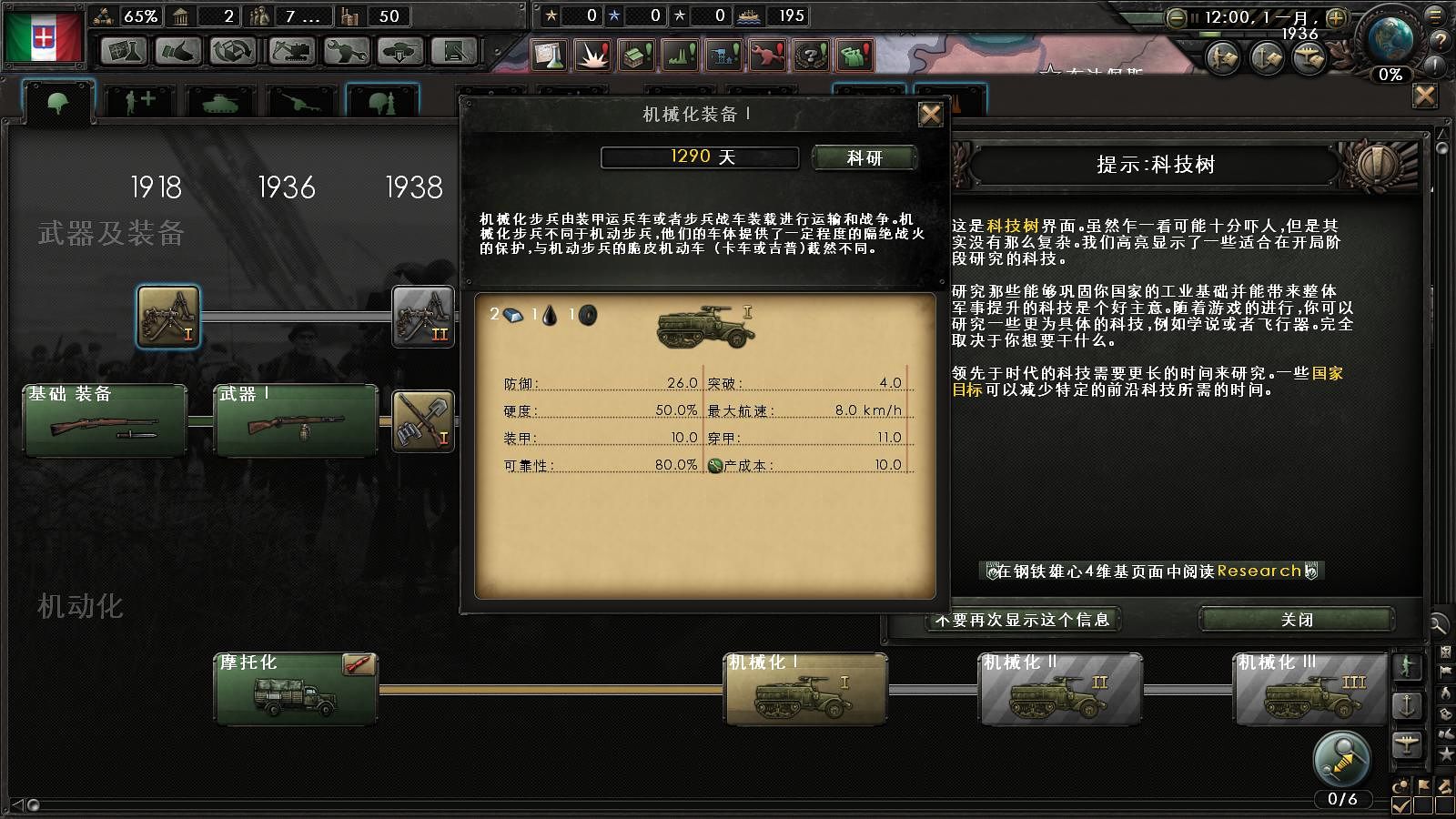Image resolution: width=1456 pixels, height=819 pixels.
Task: Choose 不要再次显示这个信息 option
Action: click(x=1023, y=620)
